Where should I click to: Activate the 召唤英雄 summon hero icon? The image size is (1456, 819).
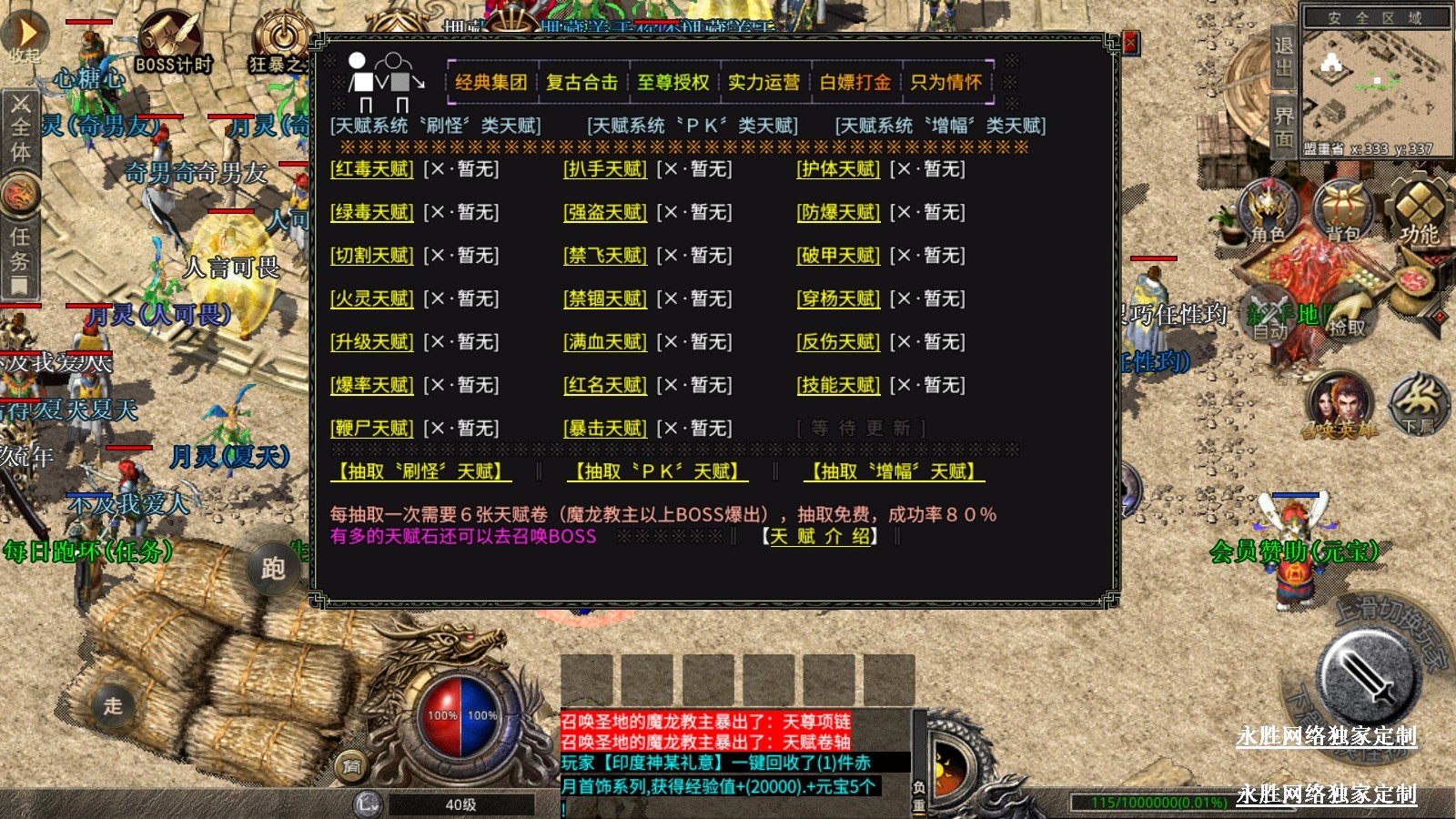[x=1340, y=405]
